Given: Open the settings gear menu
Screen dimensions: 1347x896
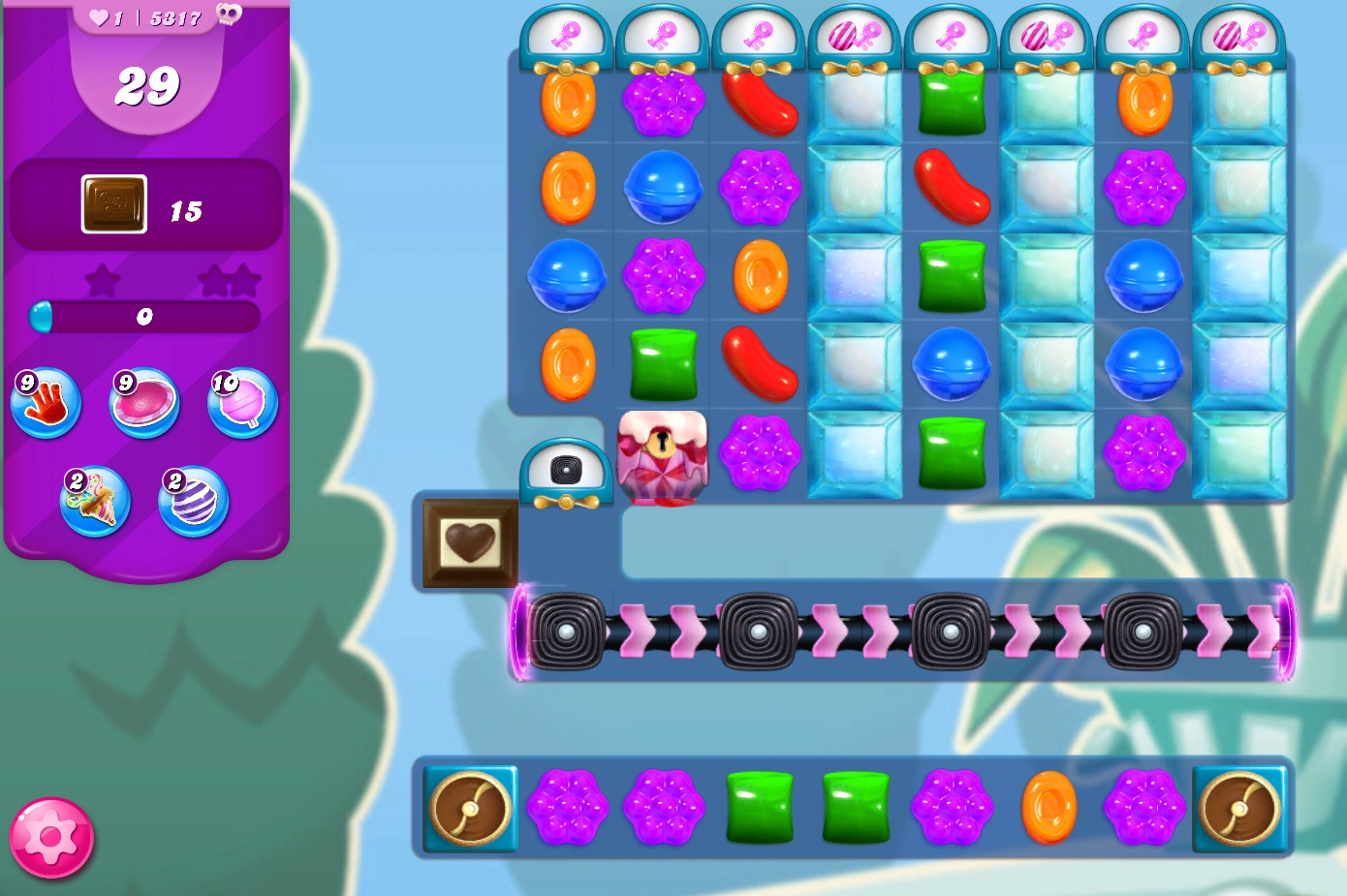Looking at the screenshot, I should (50, 839).
